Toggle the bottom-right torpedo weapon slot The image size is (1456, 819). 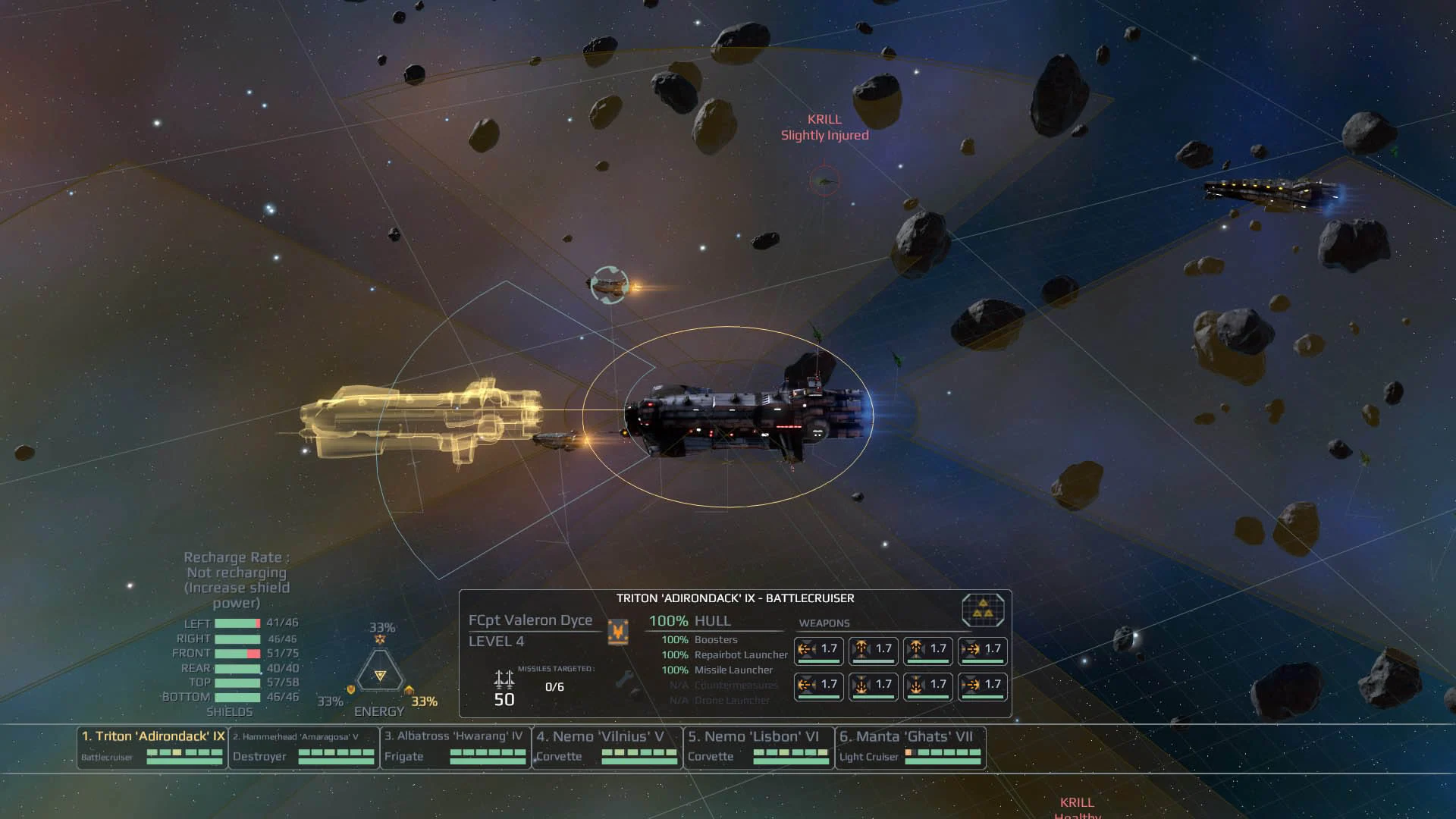[x=982, y=686]
